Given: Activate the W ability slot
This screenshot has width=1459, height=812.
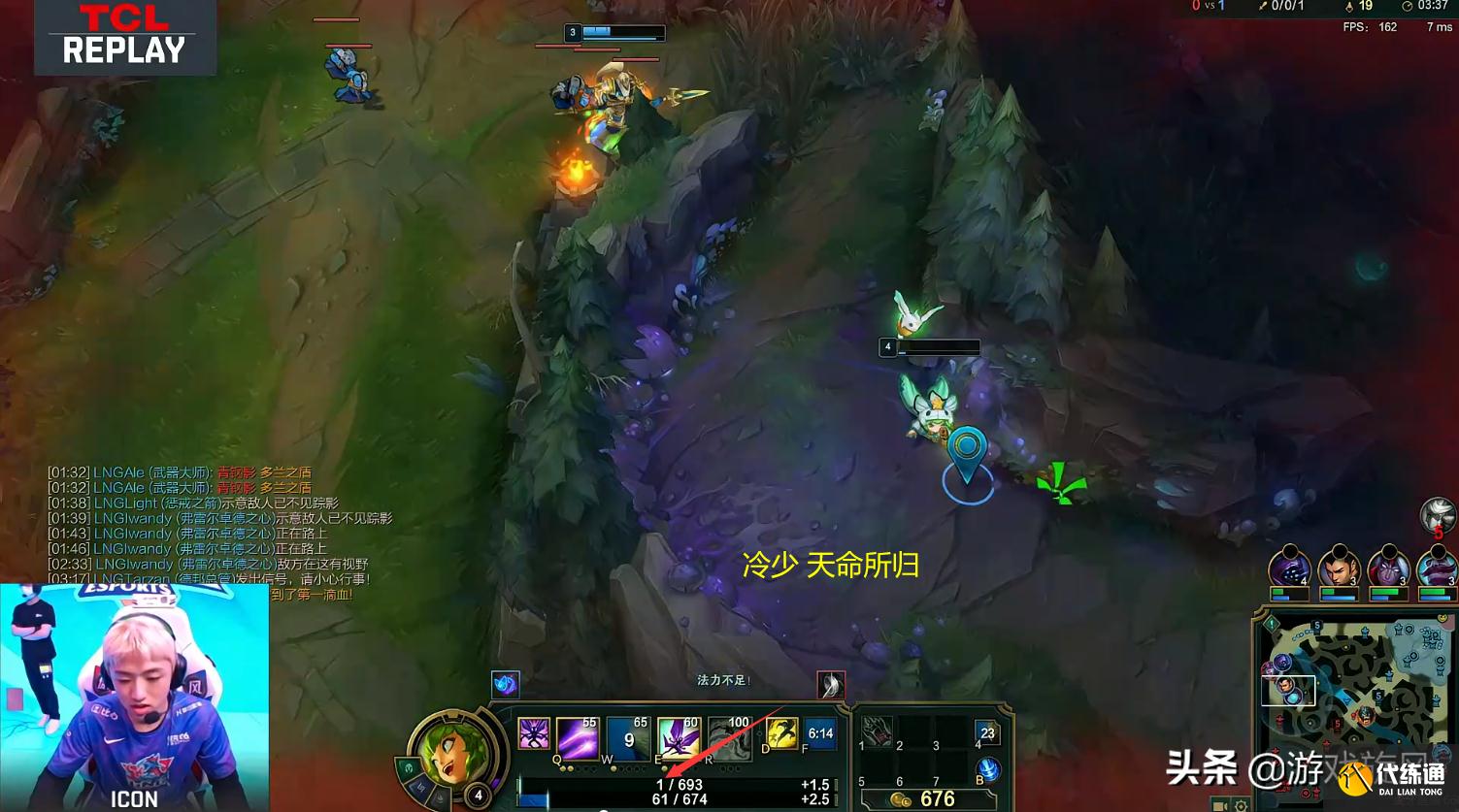Looking at the screenshot, I should click(627, 736).
